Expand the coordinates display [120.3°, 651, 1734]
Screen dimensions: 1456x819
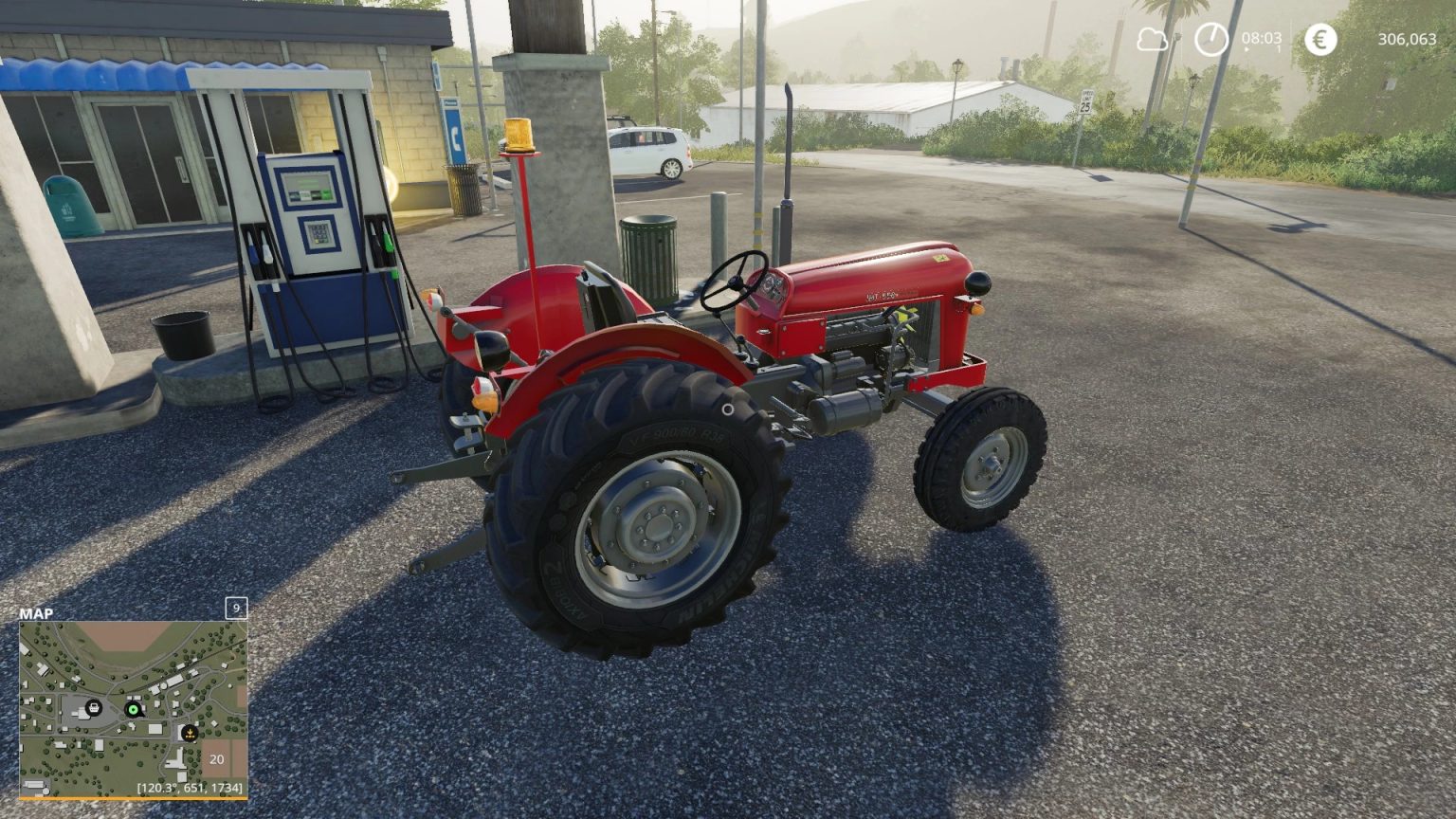(x=191, y=788)
